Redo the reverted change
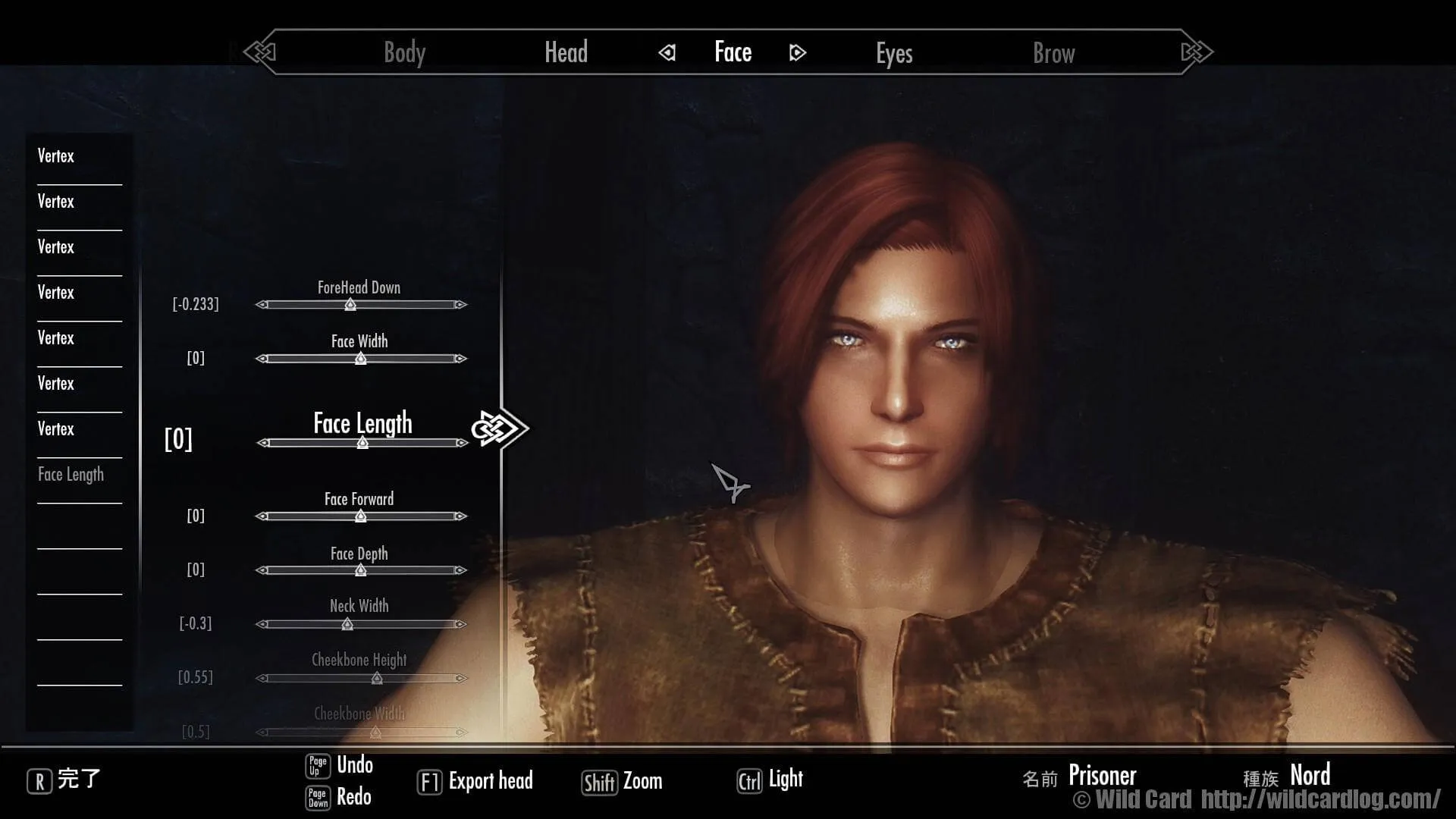The image size is (1456, 819). click(339, 797)
